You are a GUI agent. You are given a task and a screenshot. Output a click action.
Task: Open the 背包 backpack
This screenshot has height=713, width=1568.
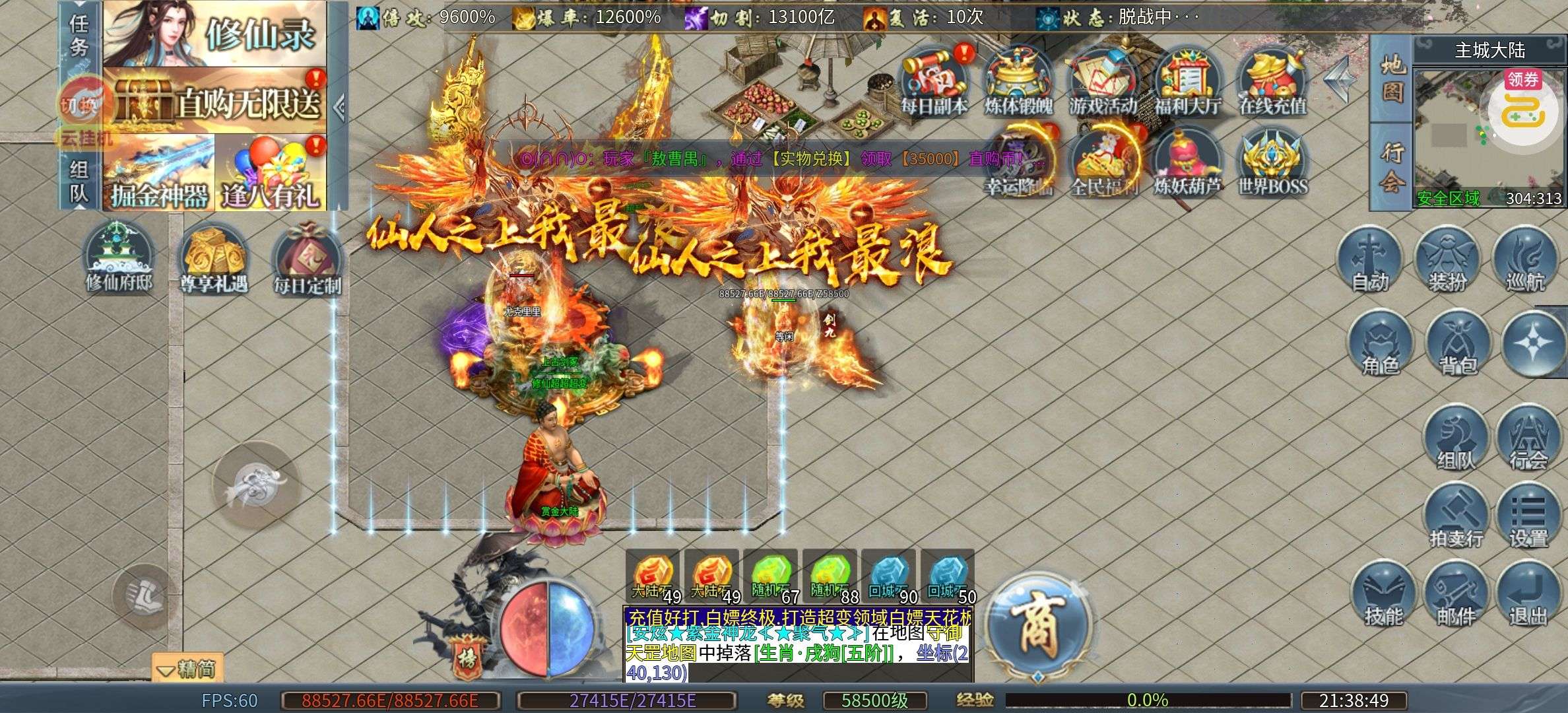pos(1457,343)
